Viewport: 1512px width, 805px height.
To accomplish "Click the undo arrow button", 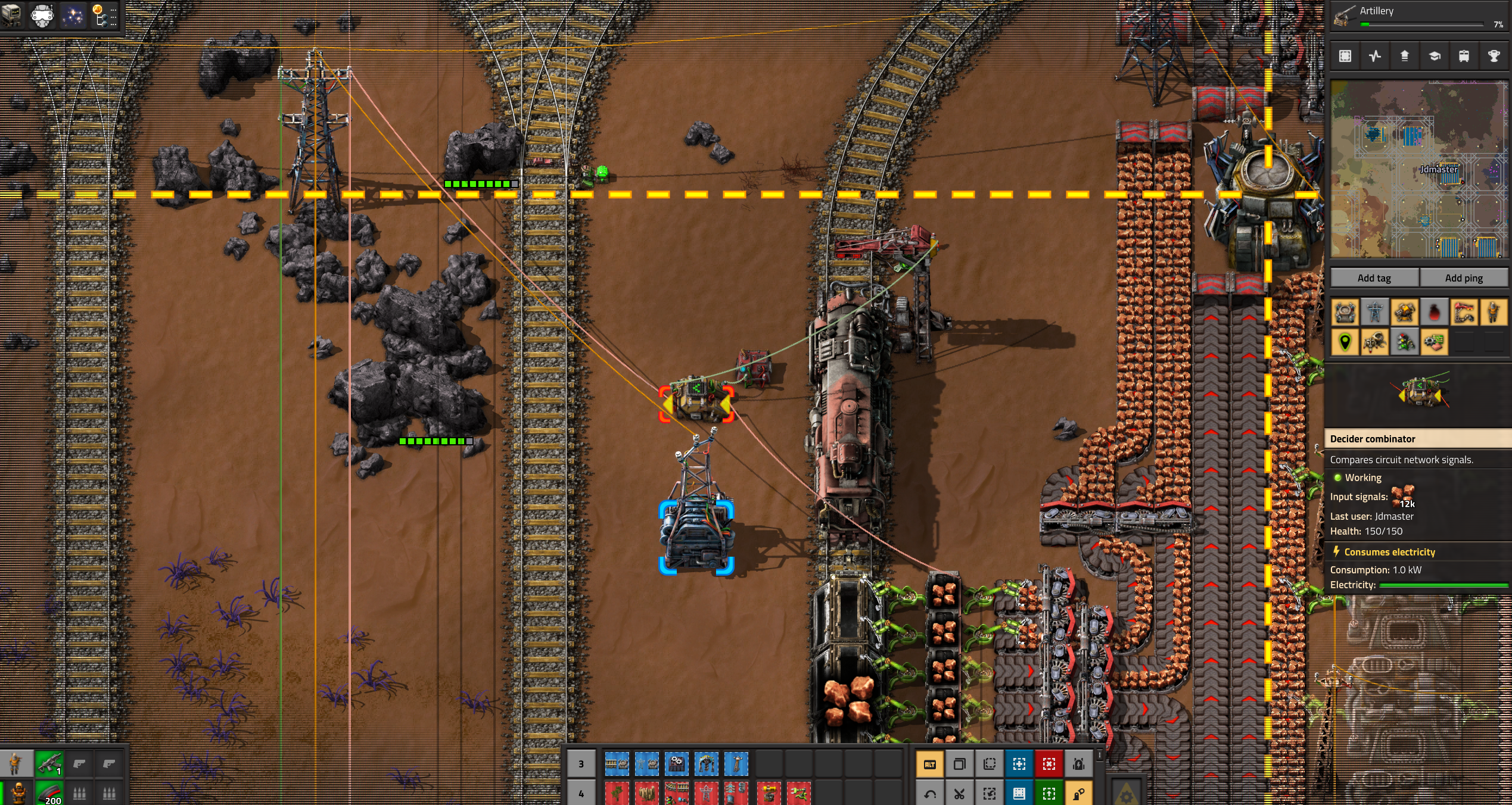I will (929, 794).
